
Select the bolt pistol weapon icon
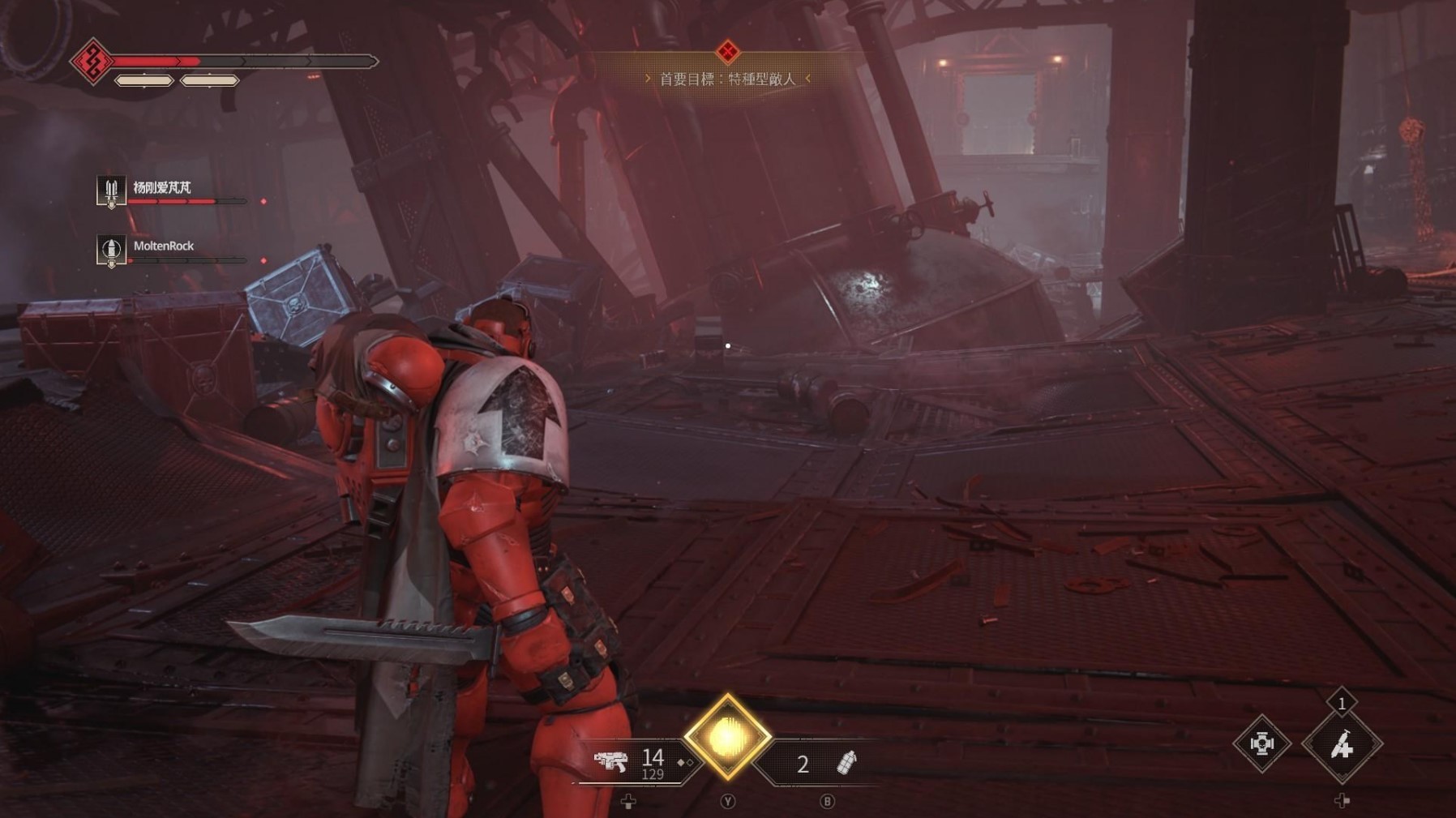610,761
